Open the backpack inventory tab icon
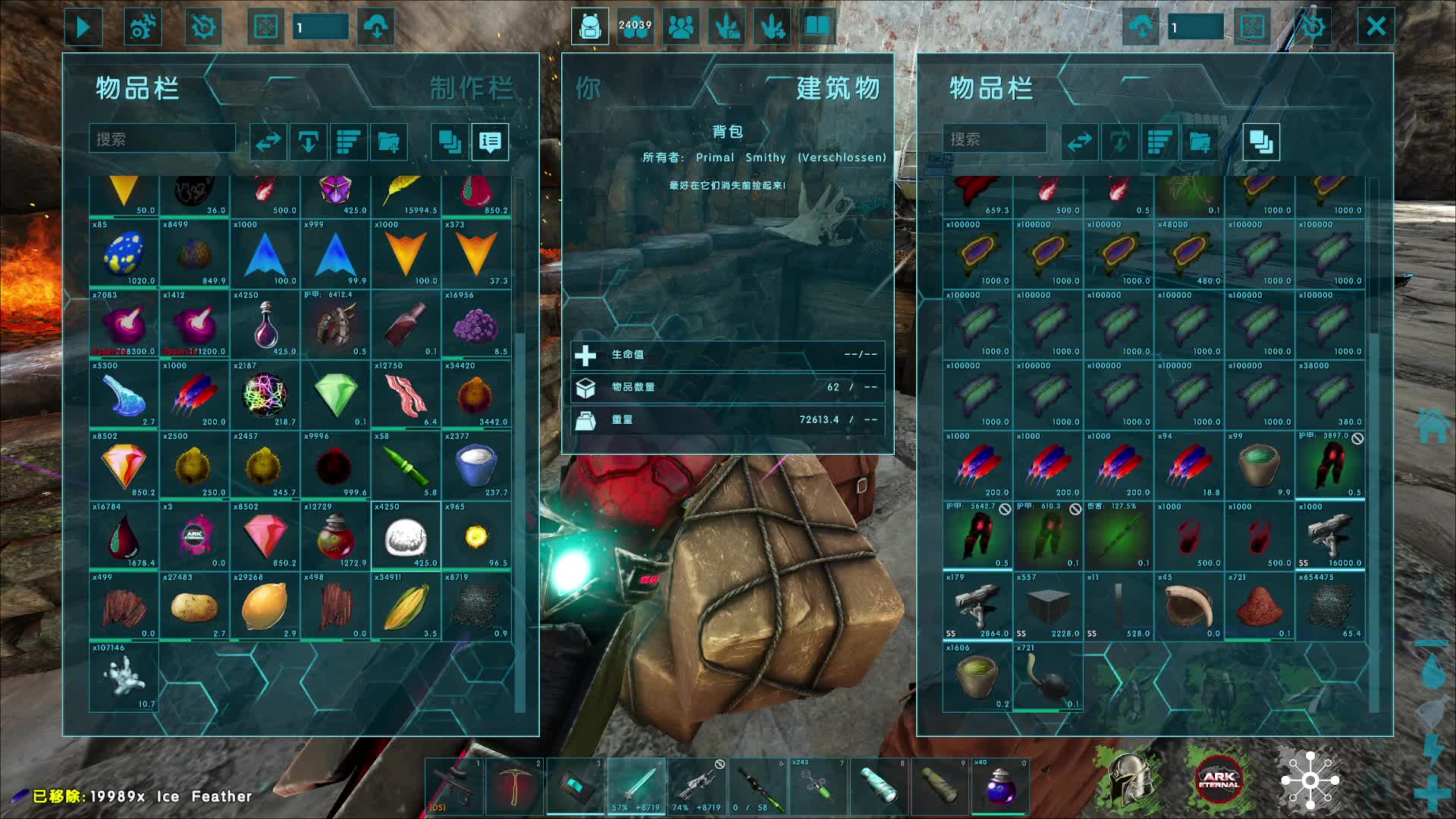Screen dimensions: 1456x819 click(x=590, y=27)
